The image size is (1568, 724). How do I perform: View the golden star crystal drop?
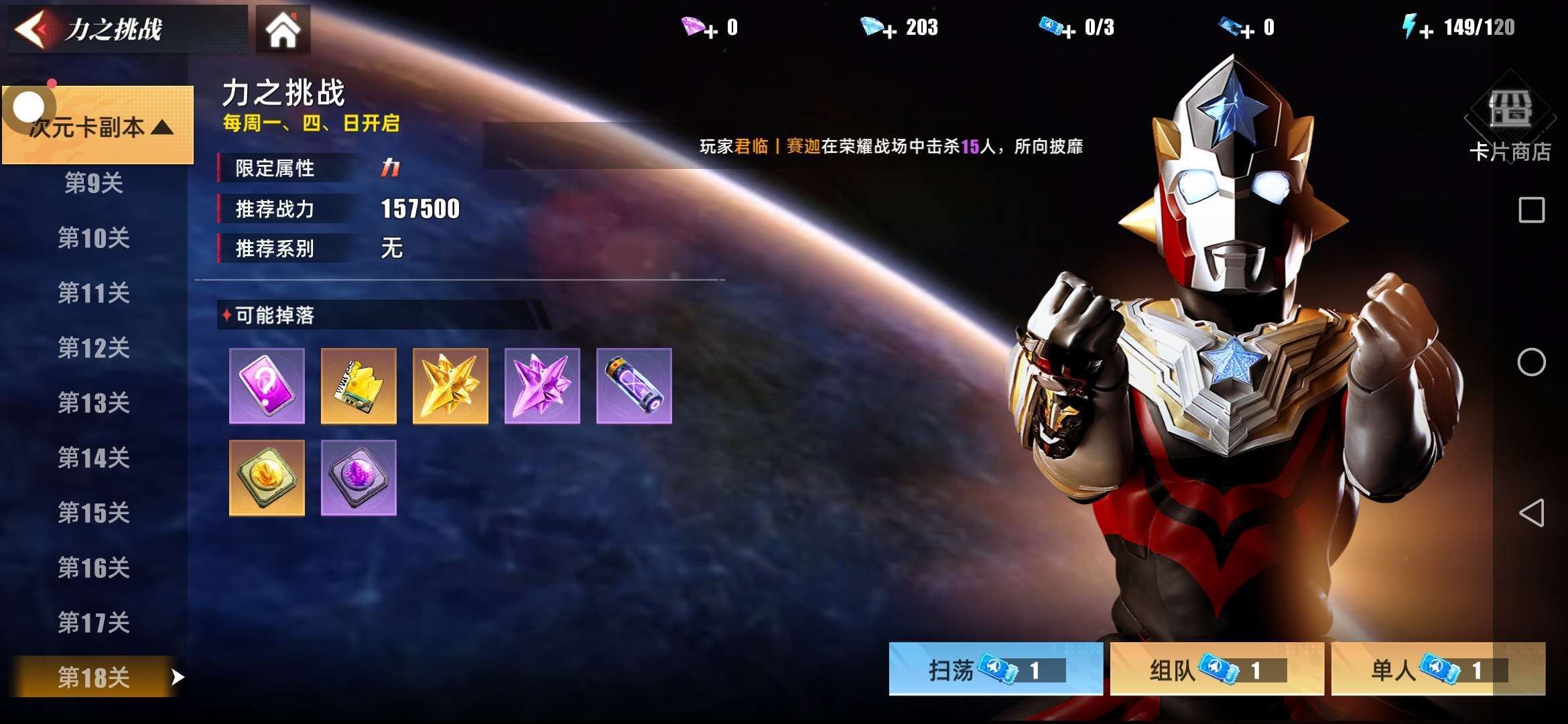450,385
